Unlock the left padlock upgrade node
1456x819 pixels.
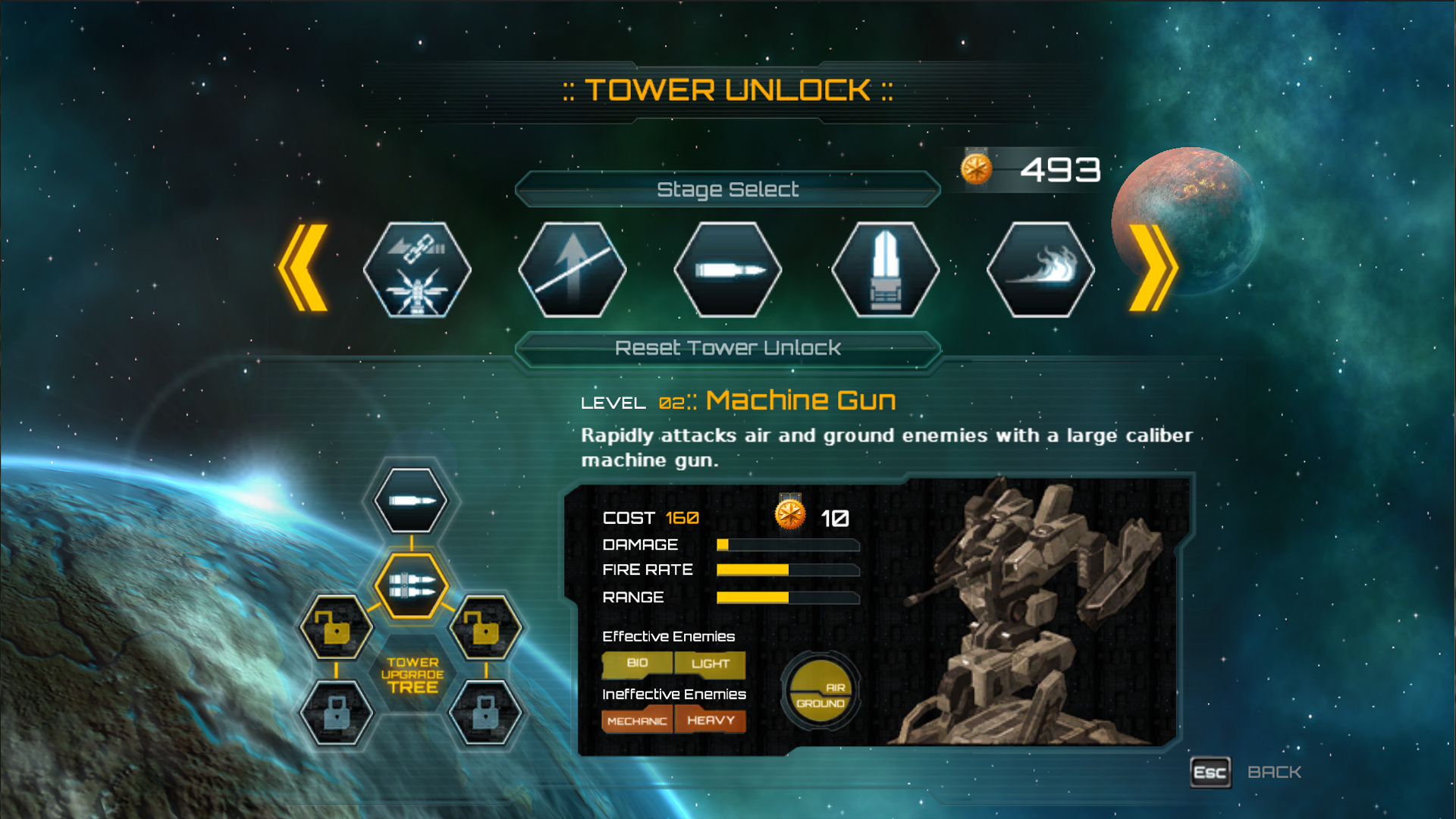[x=337, y=628]
